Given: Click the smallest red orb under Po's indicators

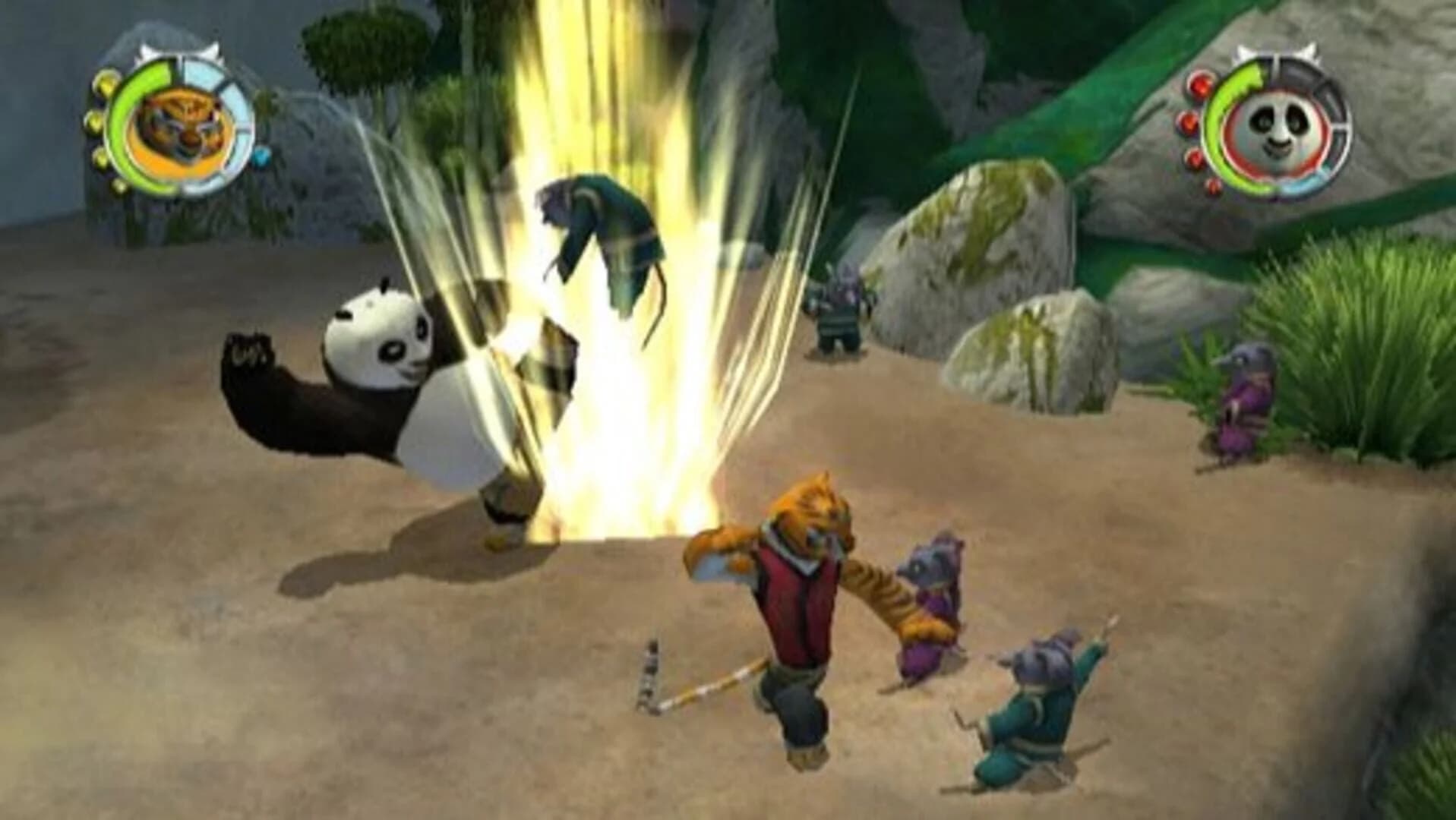Looking at the screenshot, I should click(1212, 187).
